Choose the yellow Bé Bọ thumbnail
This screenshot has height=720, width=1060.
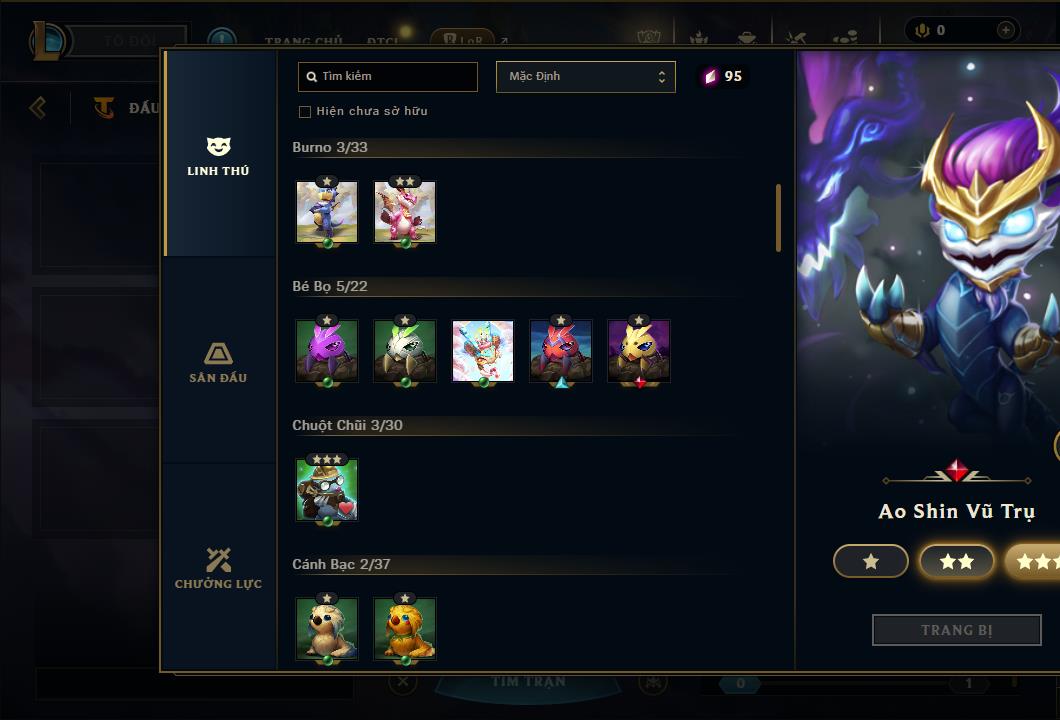[639, 351]
